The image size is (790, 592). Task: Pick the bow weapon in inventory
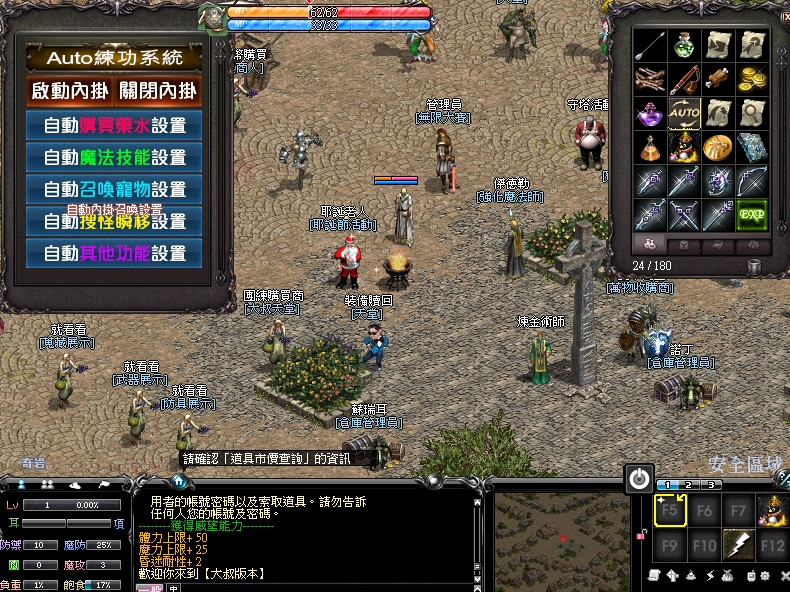coord(752,181)
